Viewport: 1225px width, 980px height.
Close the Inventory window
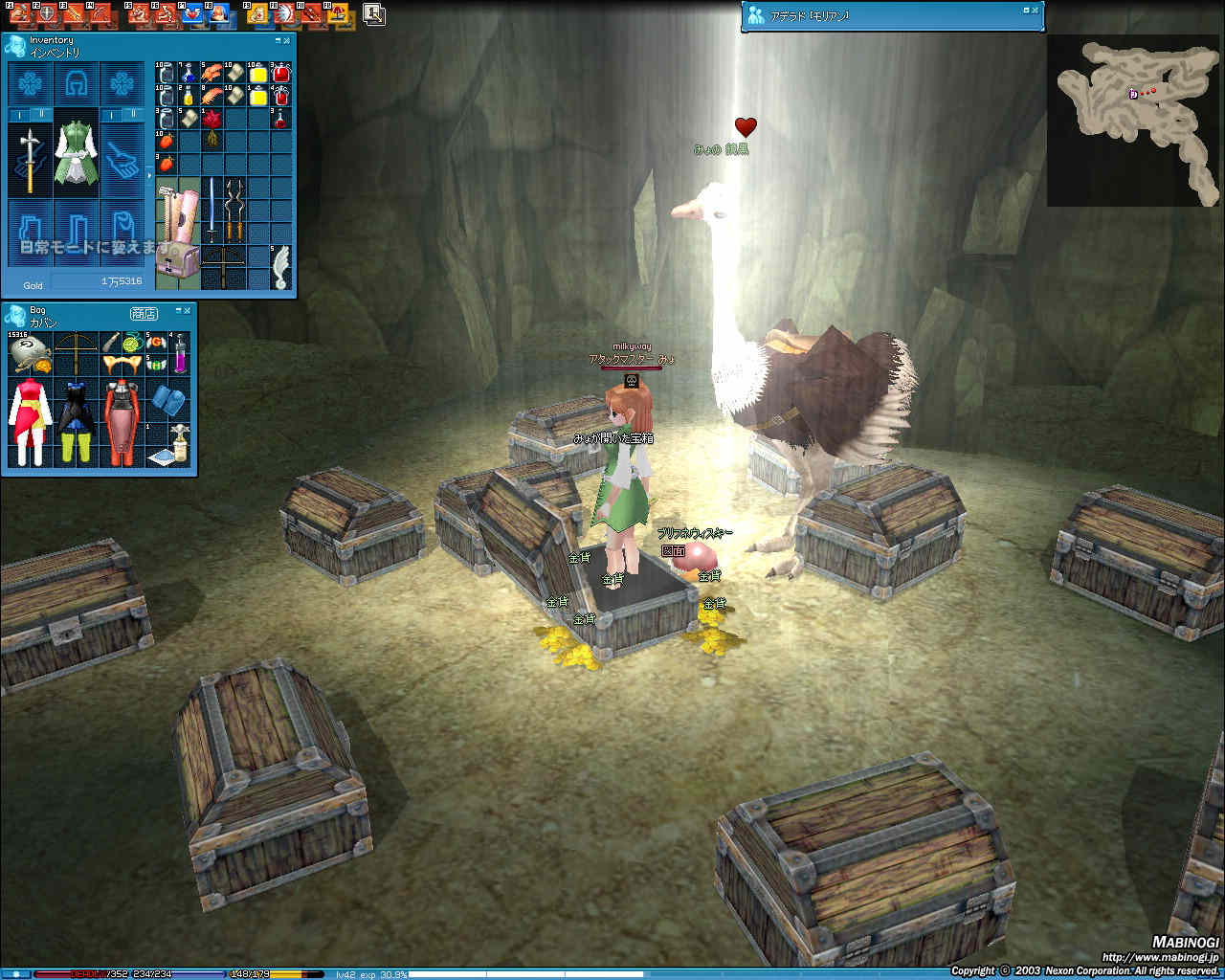[x=287, y=40]
